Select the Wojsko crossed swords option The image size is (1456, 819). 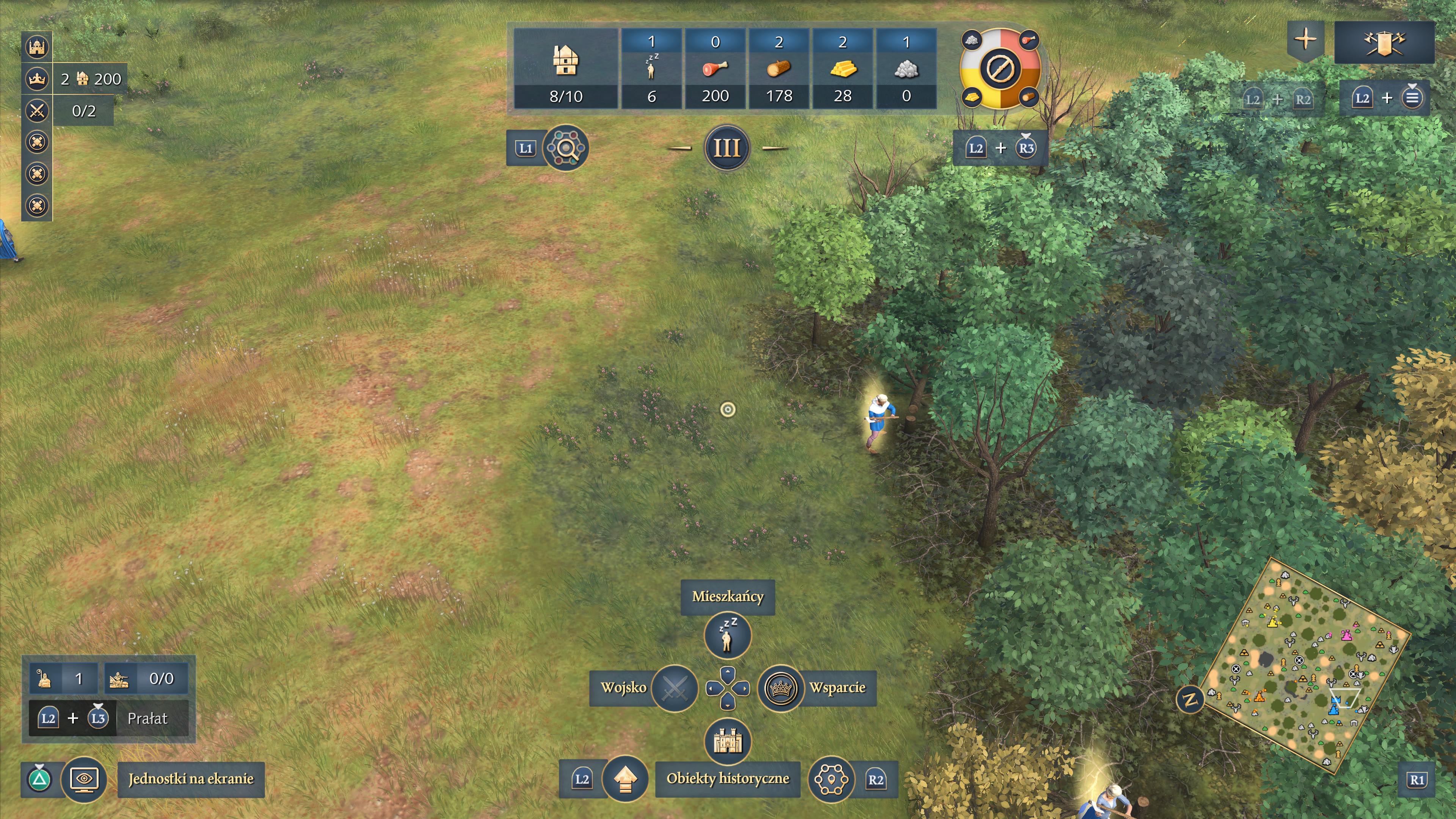[x=674, y=688]
